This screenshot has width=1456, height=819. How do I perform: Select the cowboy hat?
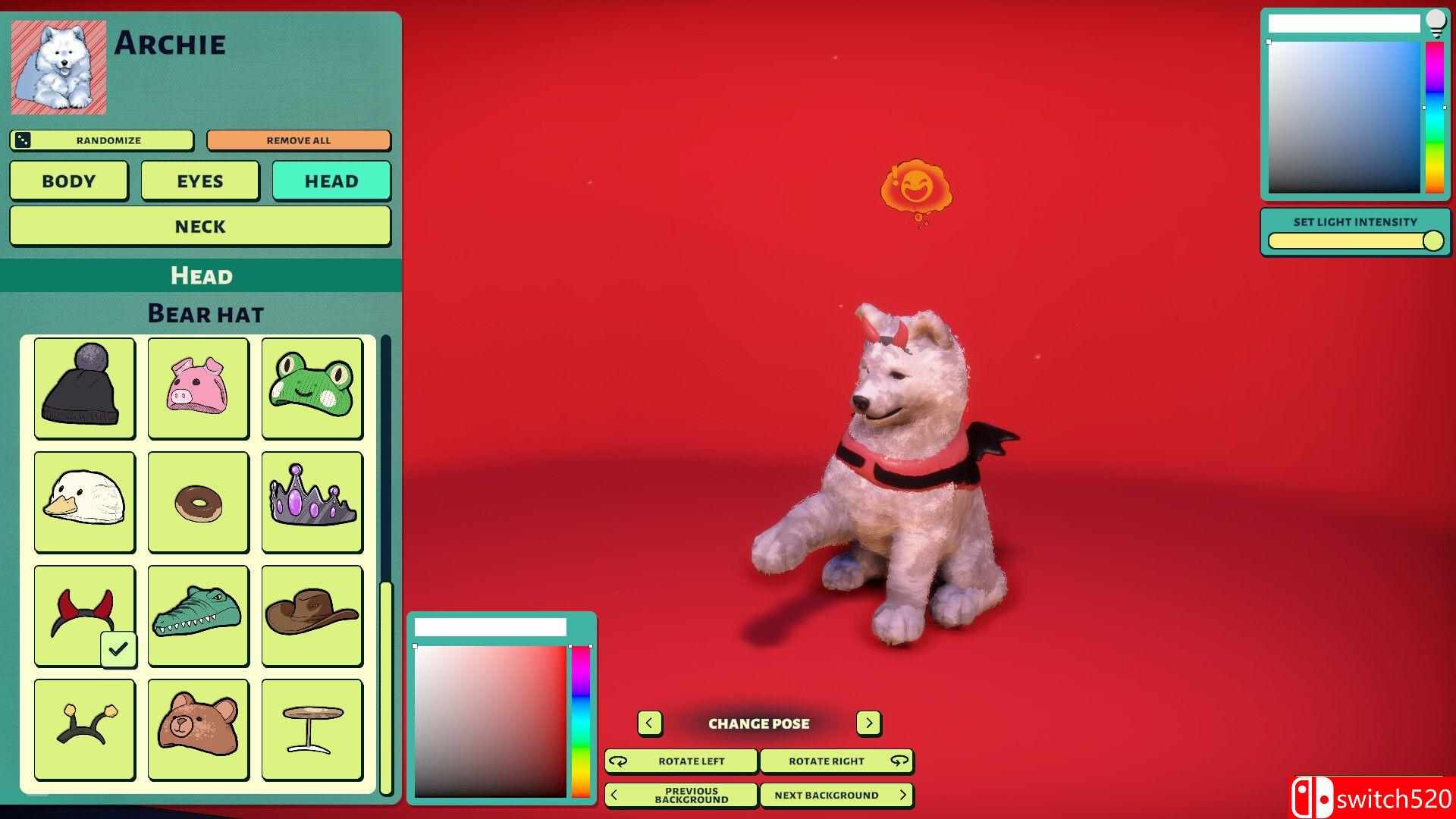click(x=312, y=615)
